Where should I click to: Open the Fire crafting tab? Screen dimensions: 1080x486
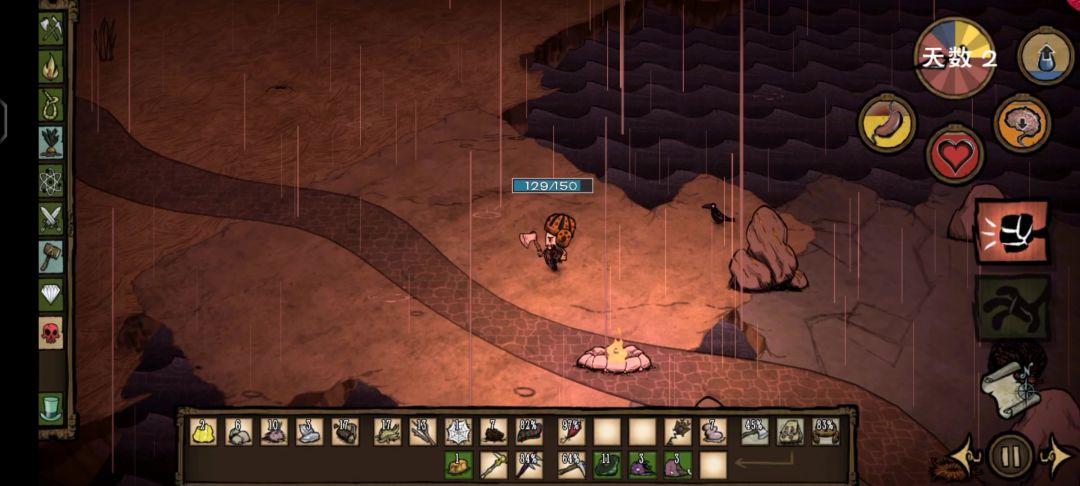click(51, 66)
